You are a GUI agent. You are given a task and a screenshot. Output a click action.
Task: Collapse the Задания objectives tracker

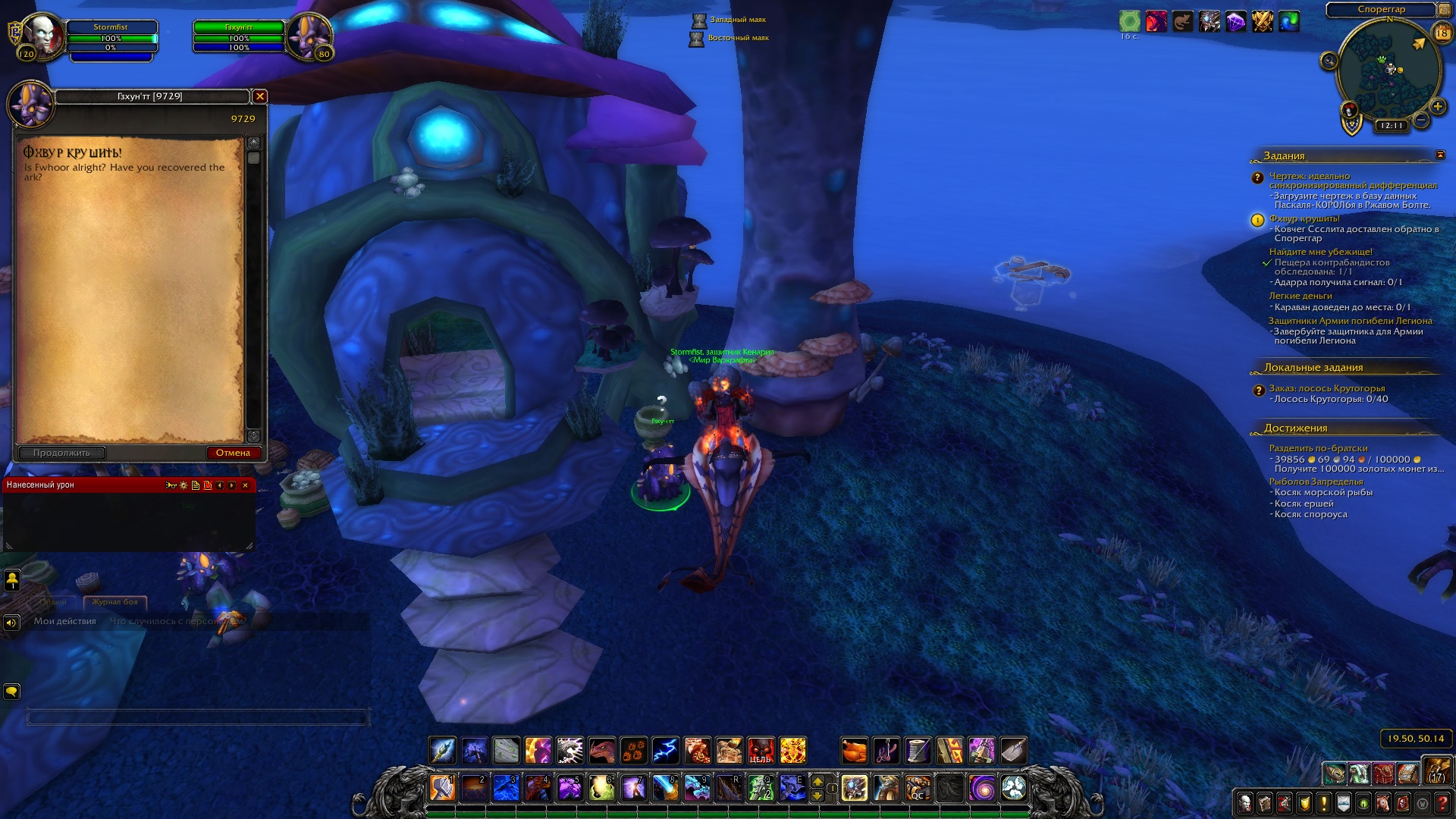pyautogui.click(x=1440, y=155)
